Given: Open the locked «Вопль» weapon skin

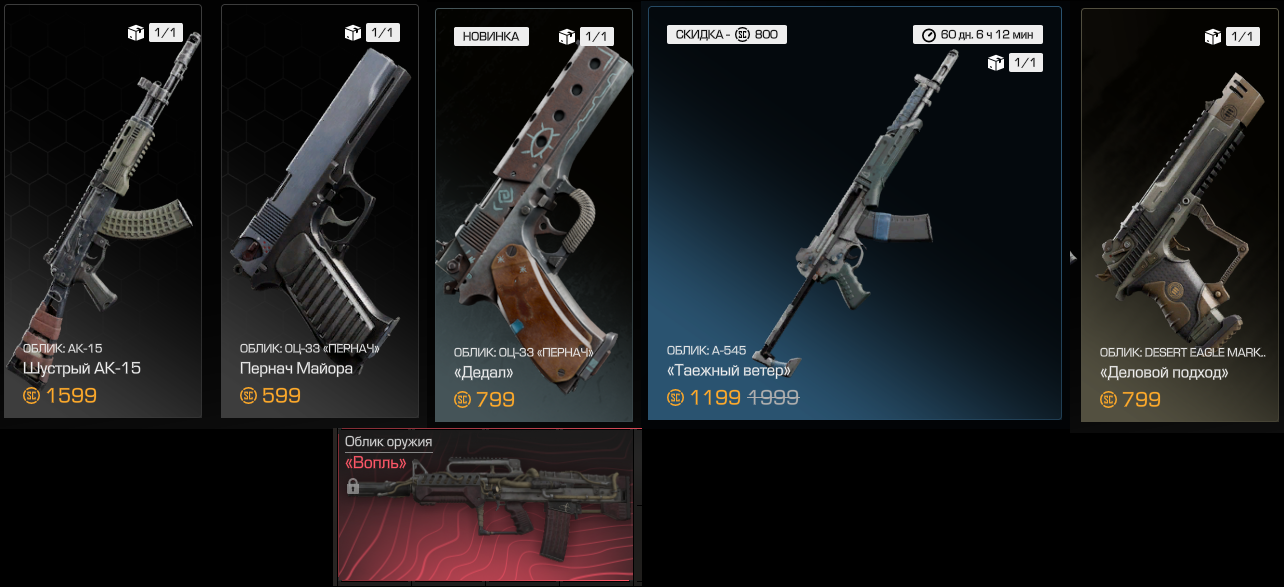Looking at the screenshot, I should pos(487,505).
